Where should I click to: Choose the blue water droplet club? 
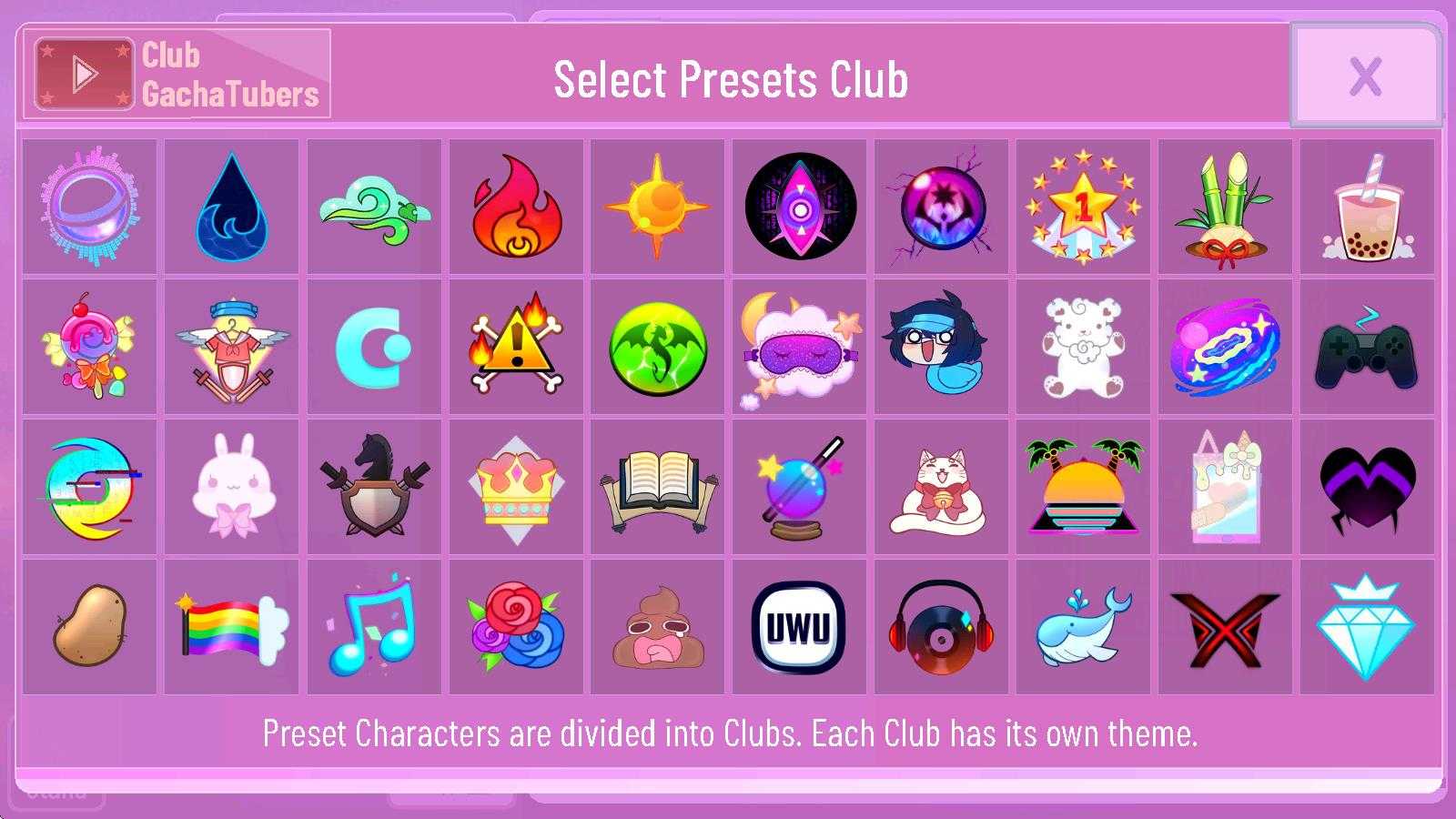(x=231, y=207)
